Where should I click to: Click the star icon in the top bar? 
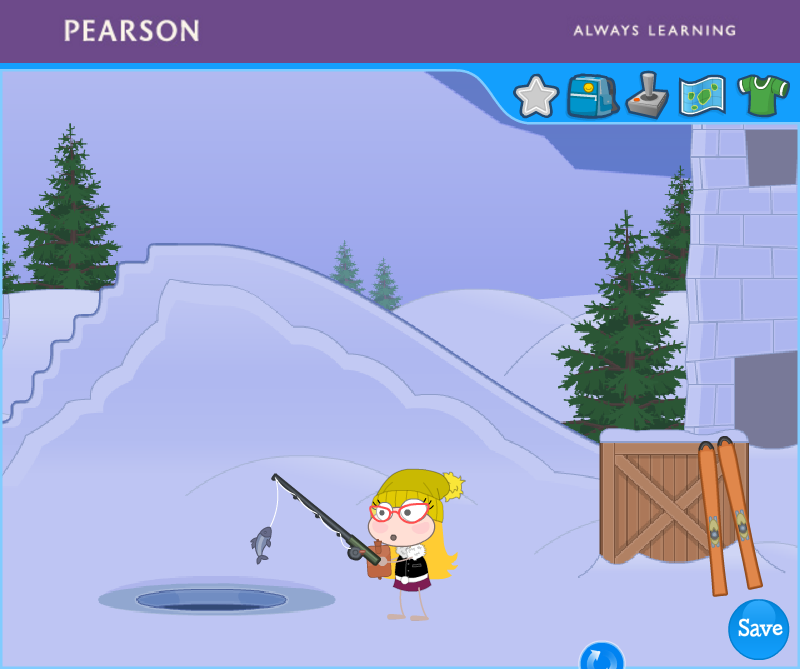coord(536,97)
